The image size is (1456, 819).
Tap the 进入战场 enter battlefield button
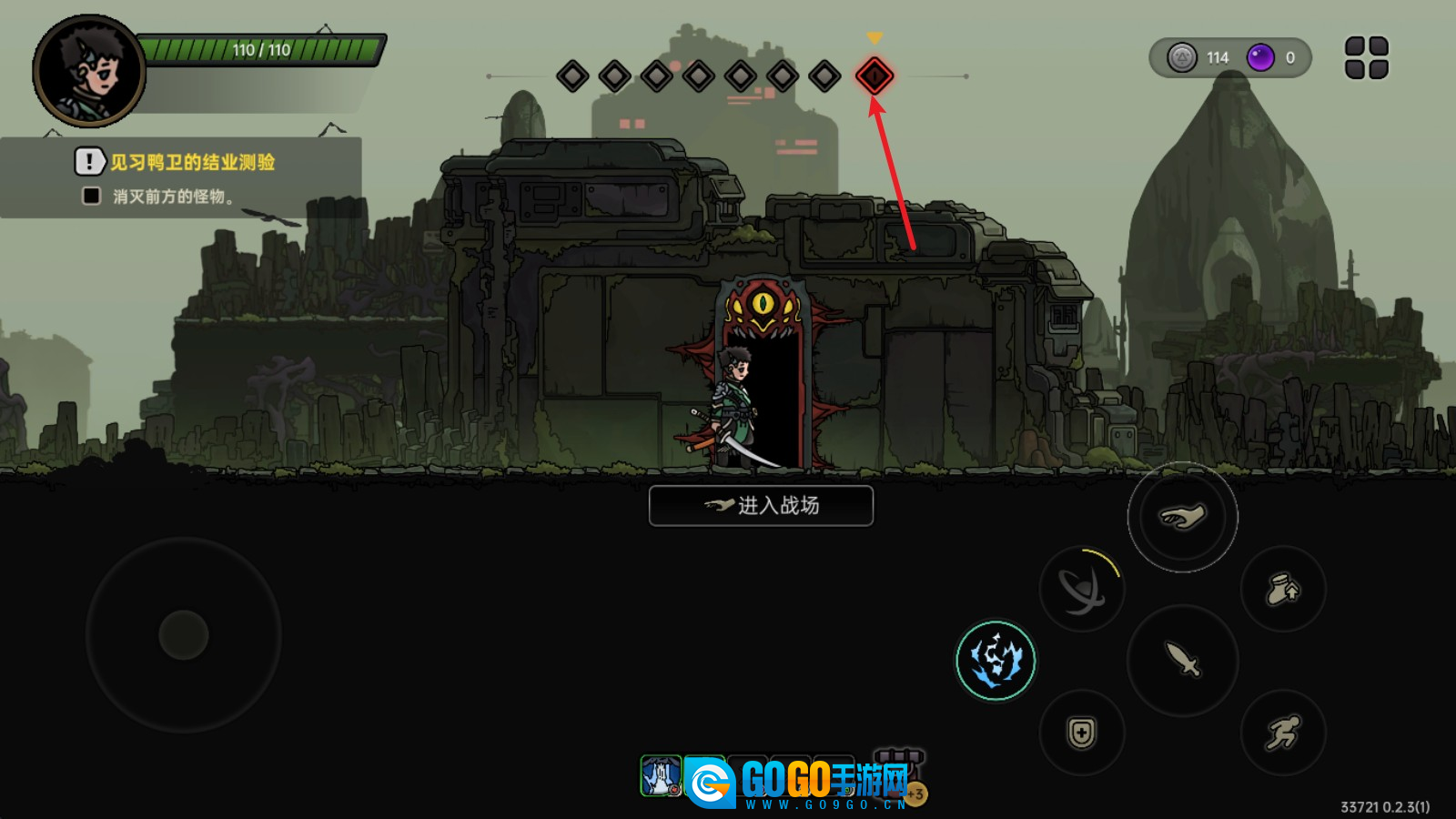pyautogui.click(x=761, y=506)
